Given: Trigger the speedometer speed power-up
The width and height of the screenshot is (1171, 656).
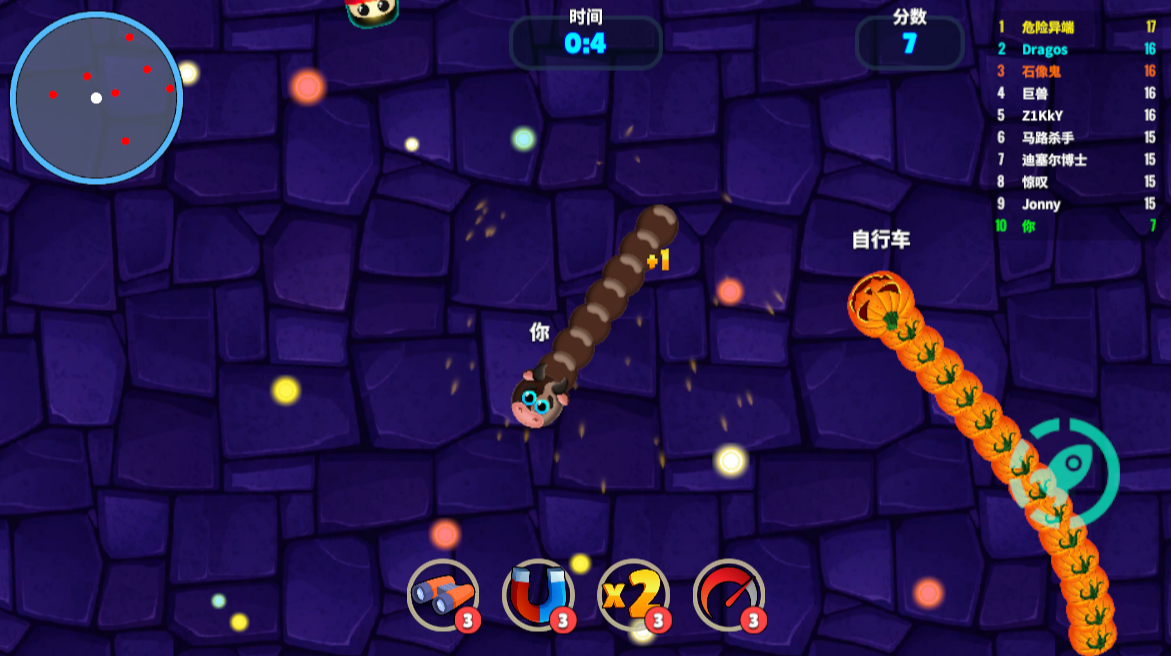Looking at the screenshot, I should click(728, 595).
